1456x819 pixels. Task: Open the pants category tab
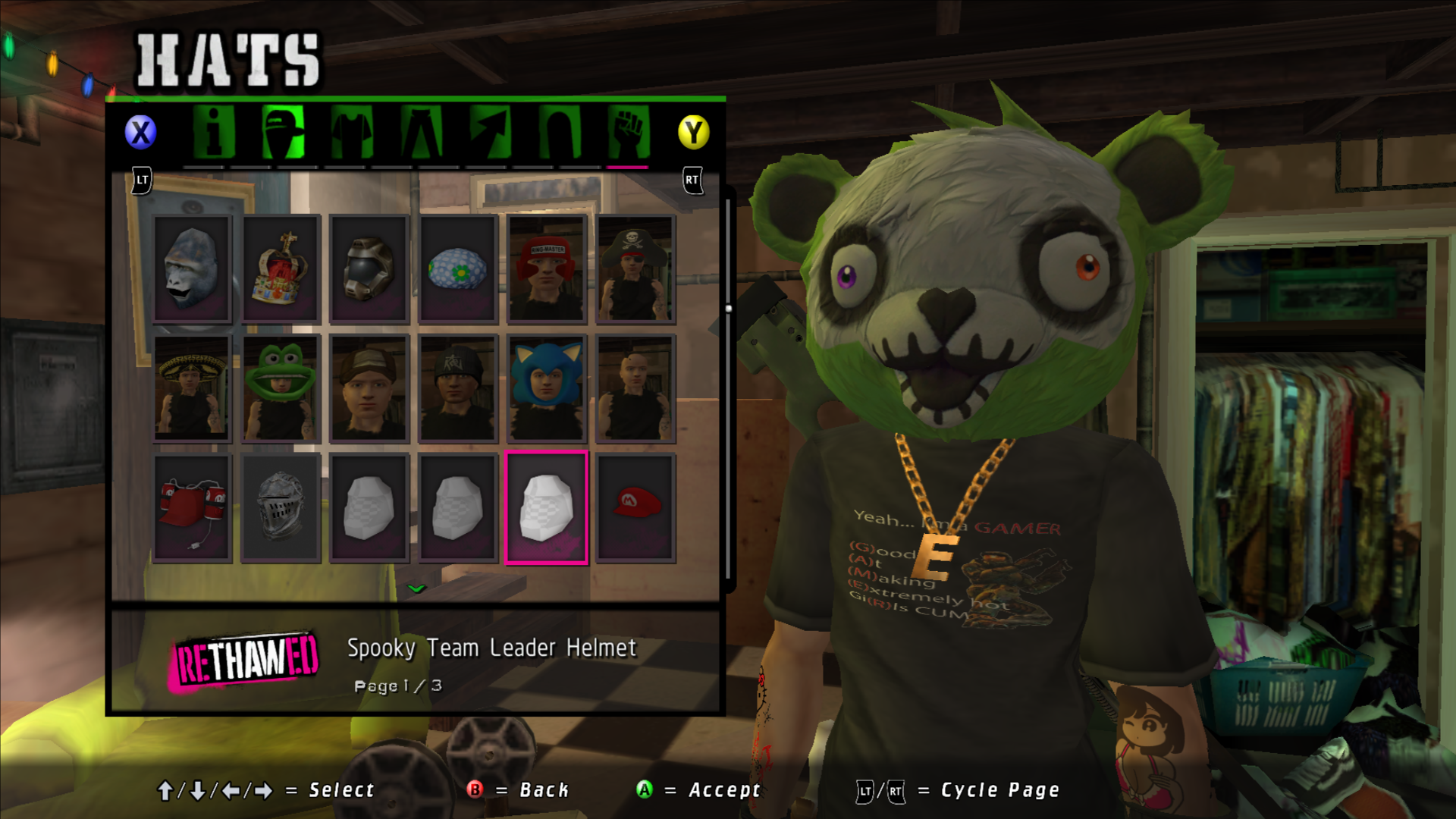pyautogui.click(x=421, y=133)
